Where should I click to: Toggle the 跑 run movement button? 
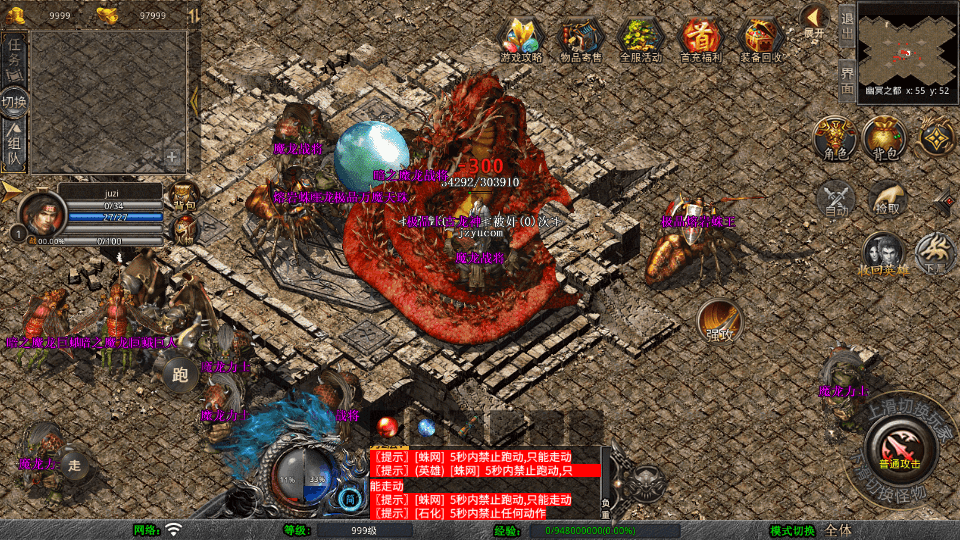180,376
